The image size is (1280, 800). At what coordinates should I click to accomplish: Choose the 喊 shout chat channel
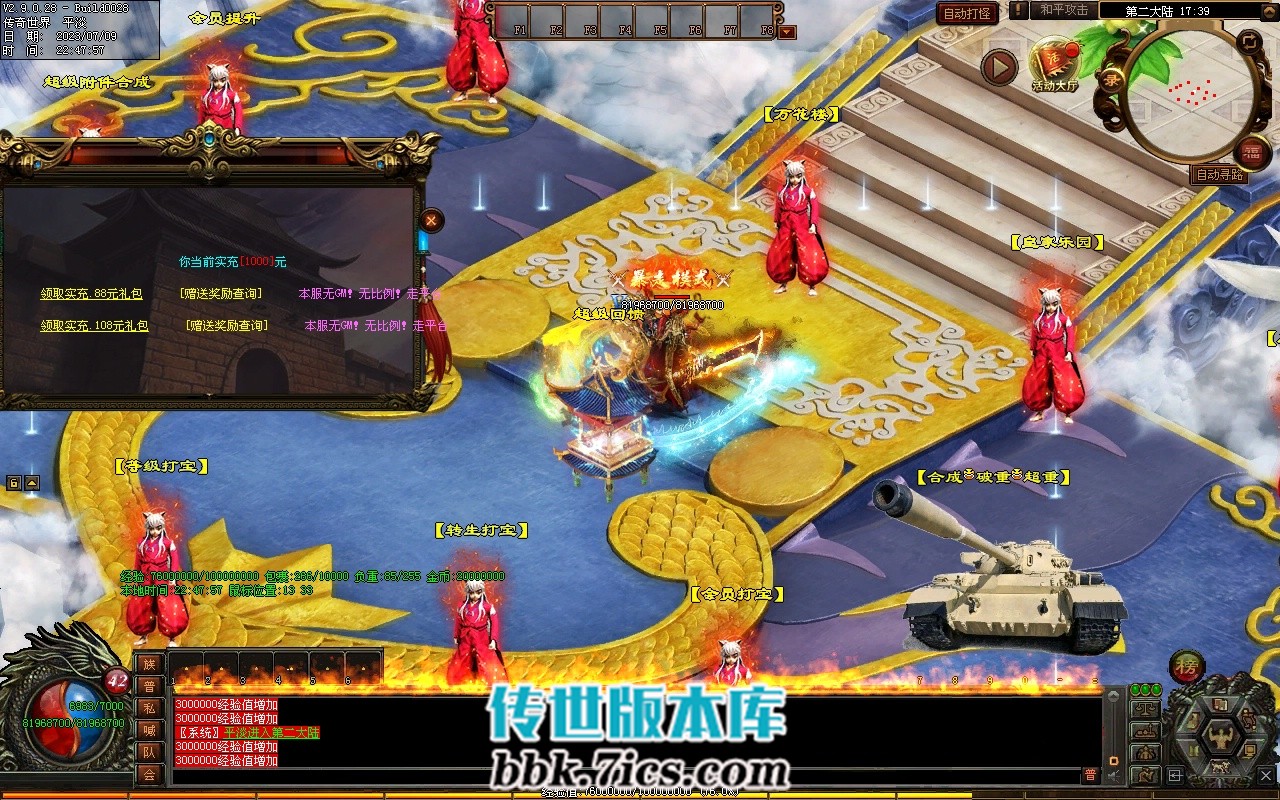click(x=149, y=730)
